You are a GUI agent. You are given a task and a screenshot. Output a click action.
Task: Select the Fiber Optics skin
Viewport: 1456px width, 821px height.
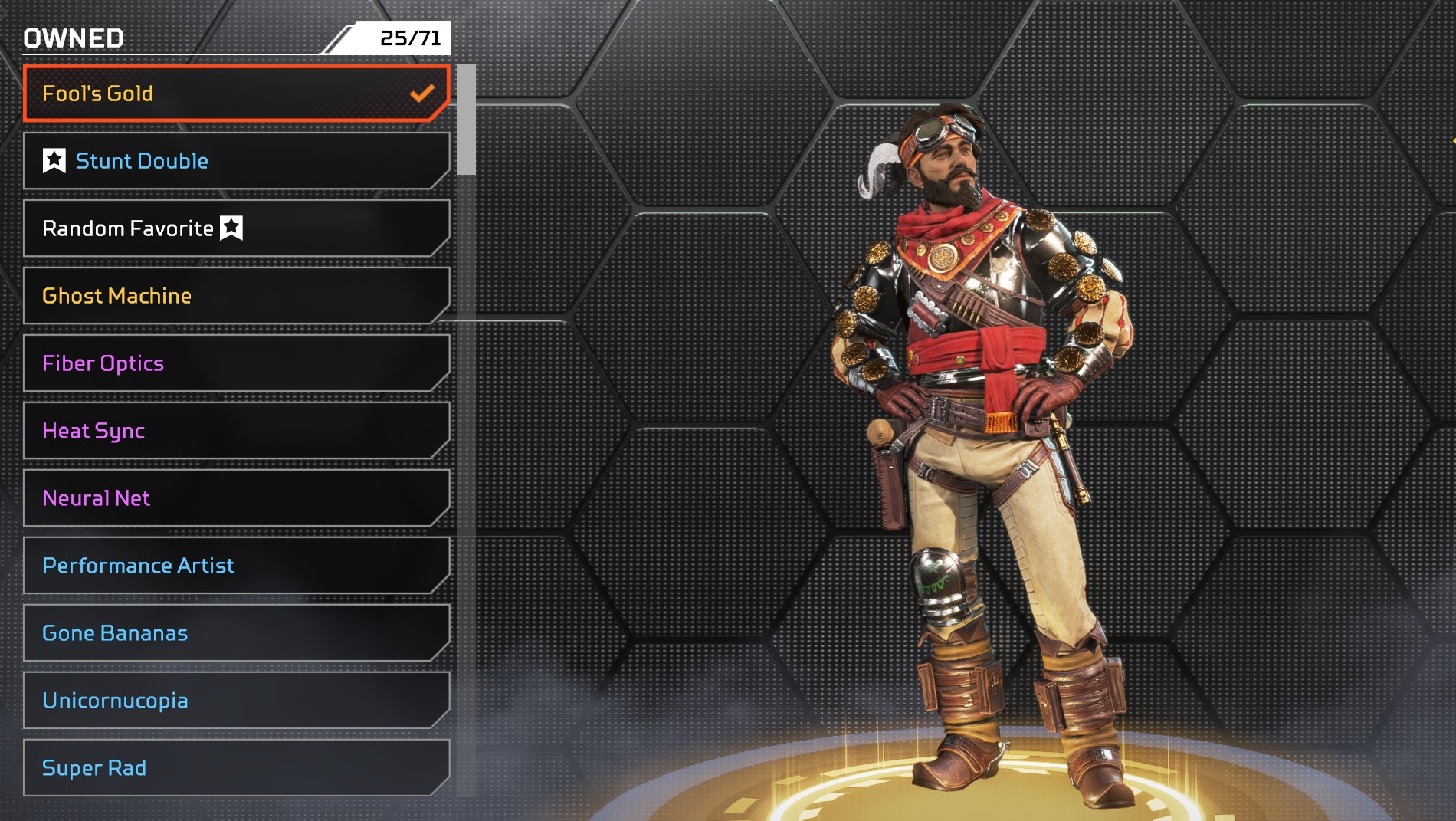[x=236, y=363]
